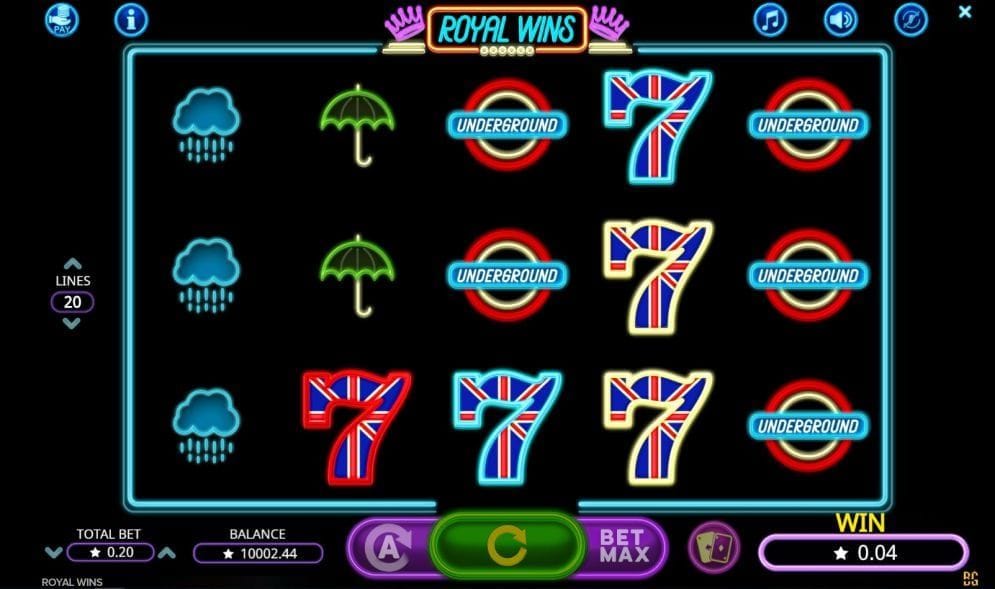Click the round icon beside the speaker
995x589 pixels.
point(910,19)
